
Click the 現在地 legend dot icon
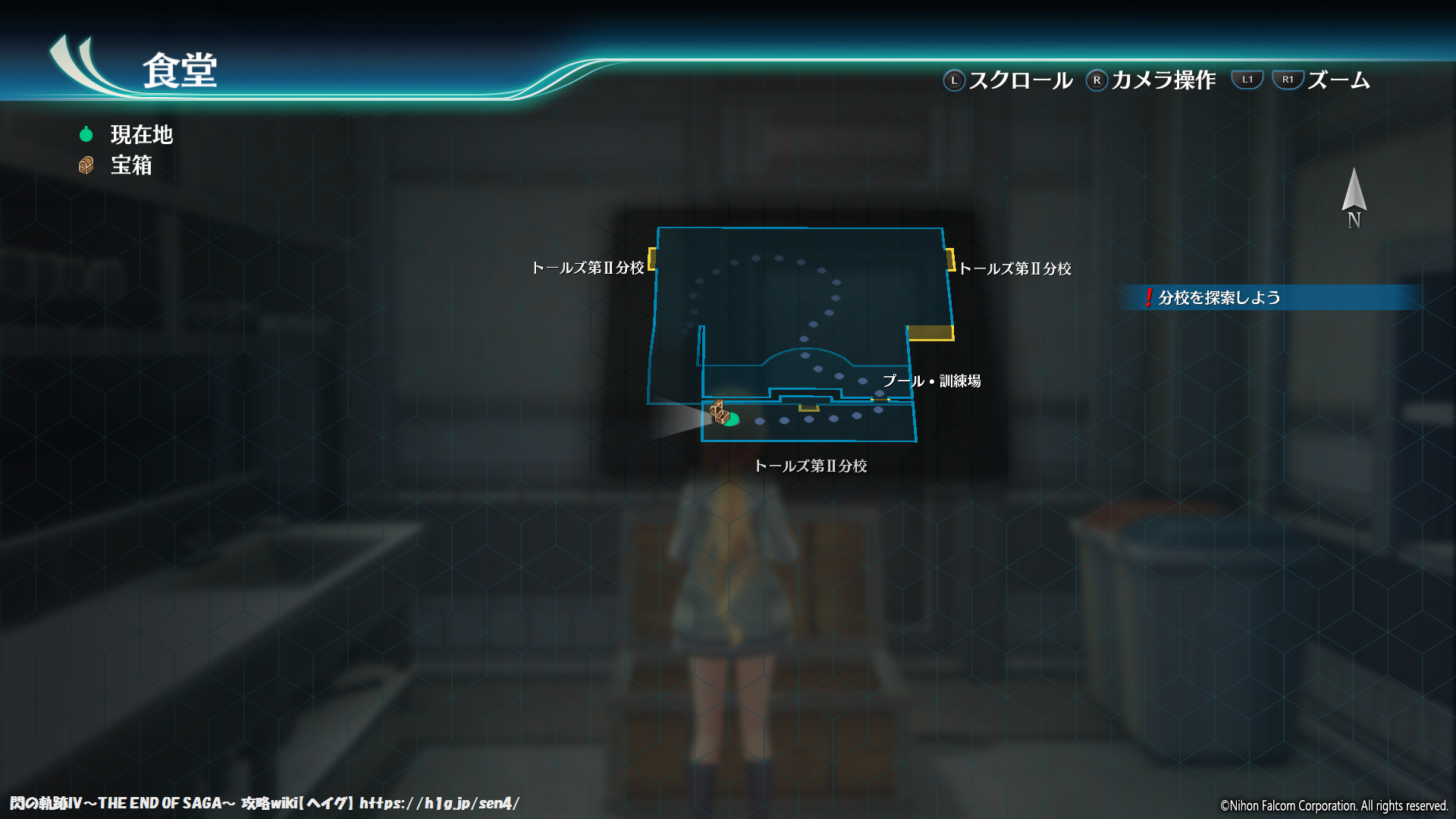tap(86, 134)
